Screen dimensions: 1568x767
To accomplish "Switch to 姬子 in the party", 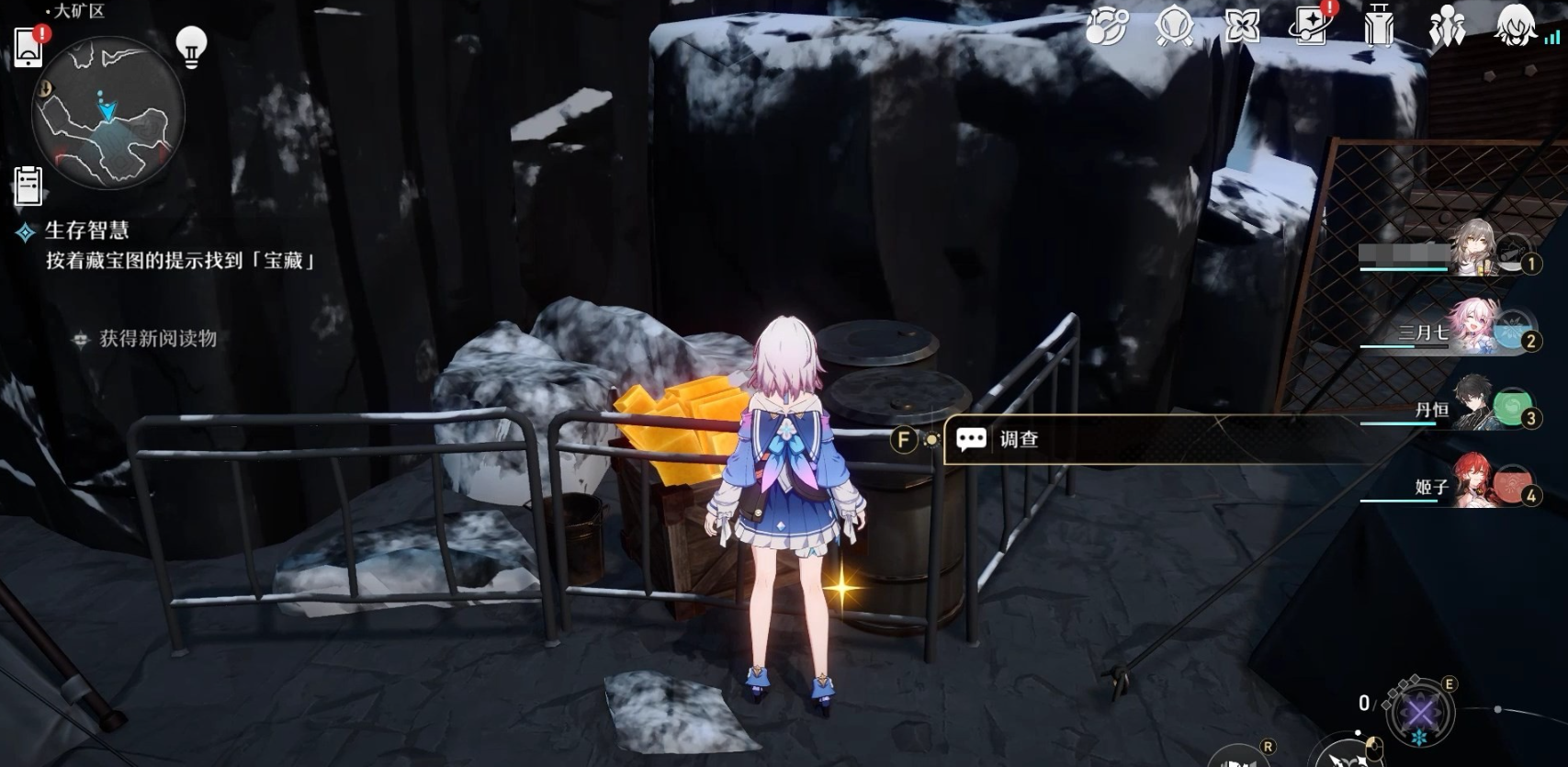I will coord(1475,482).
